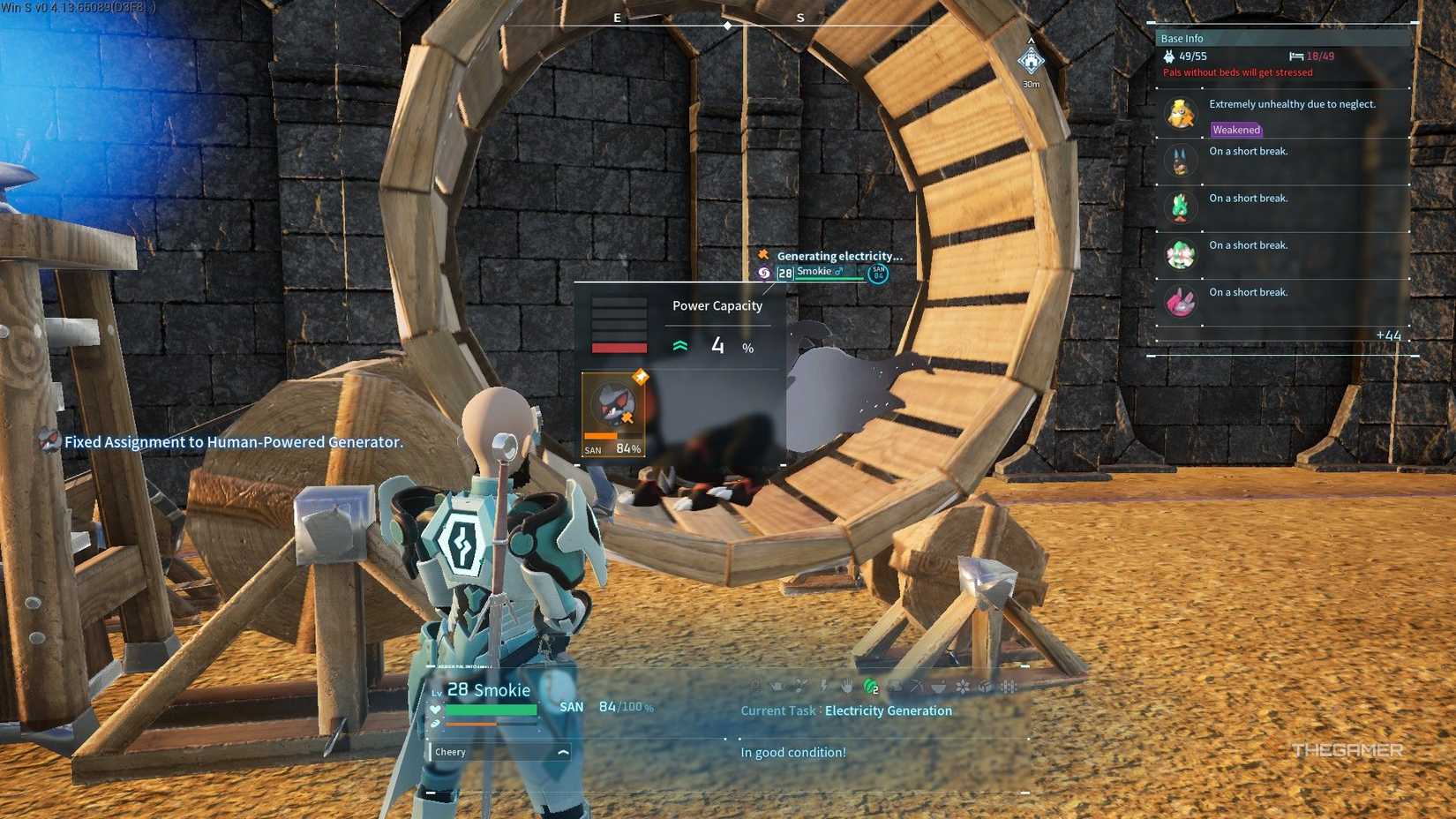Expand the Cheery mood dropdown
The image size is (1456, 819).
click(561, 751)
